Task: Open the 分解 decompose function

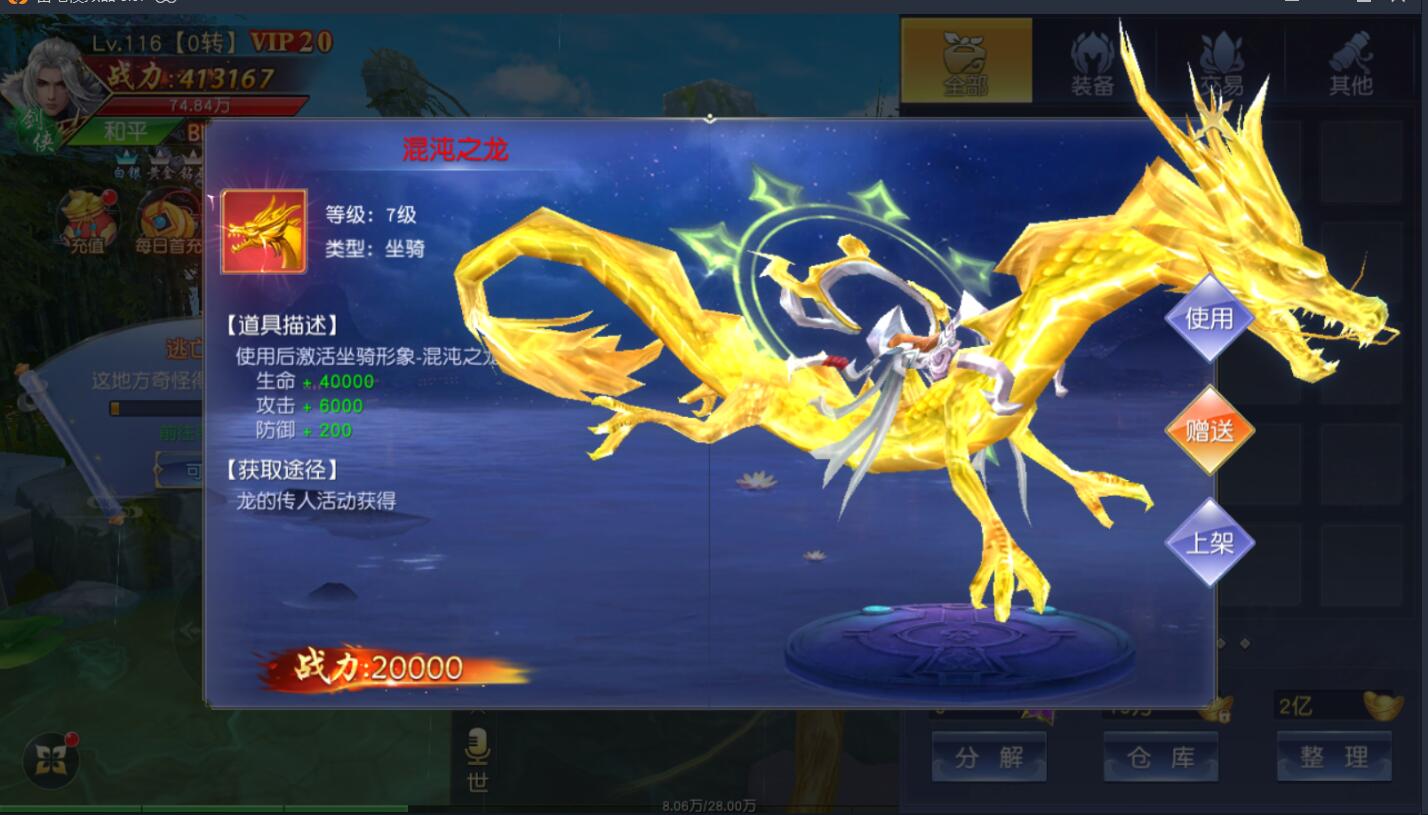Action: (x=988, y=757)
